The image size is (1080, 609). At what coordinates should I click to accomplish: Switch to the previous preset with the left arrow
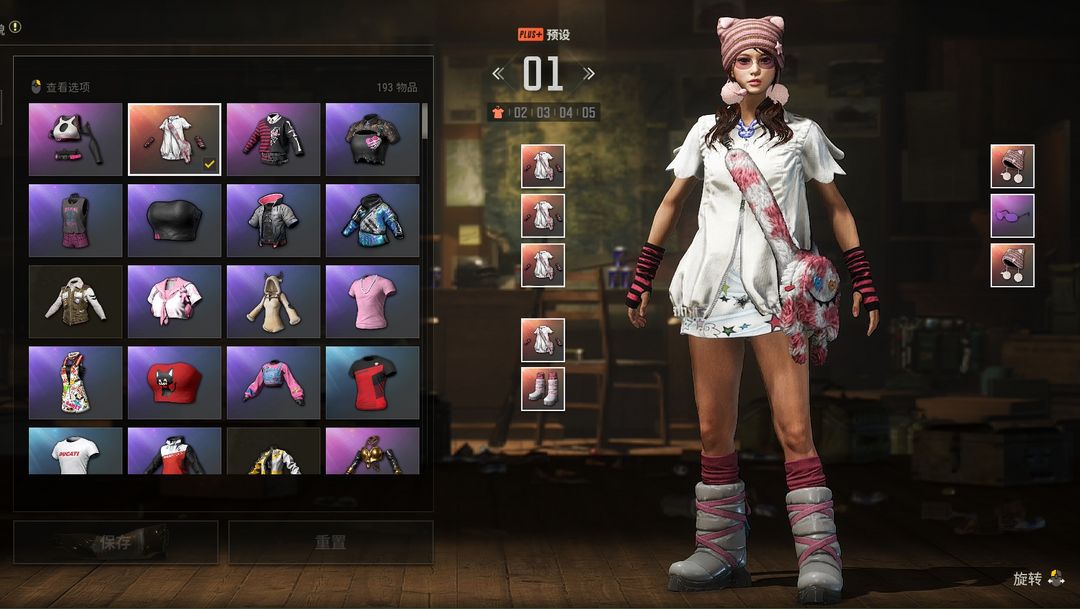pos(498,73)
